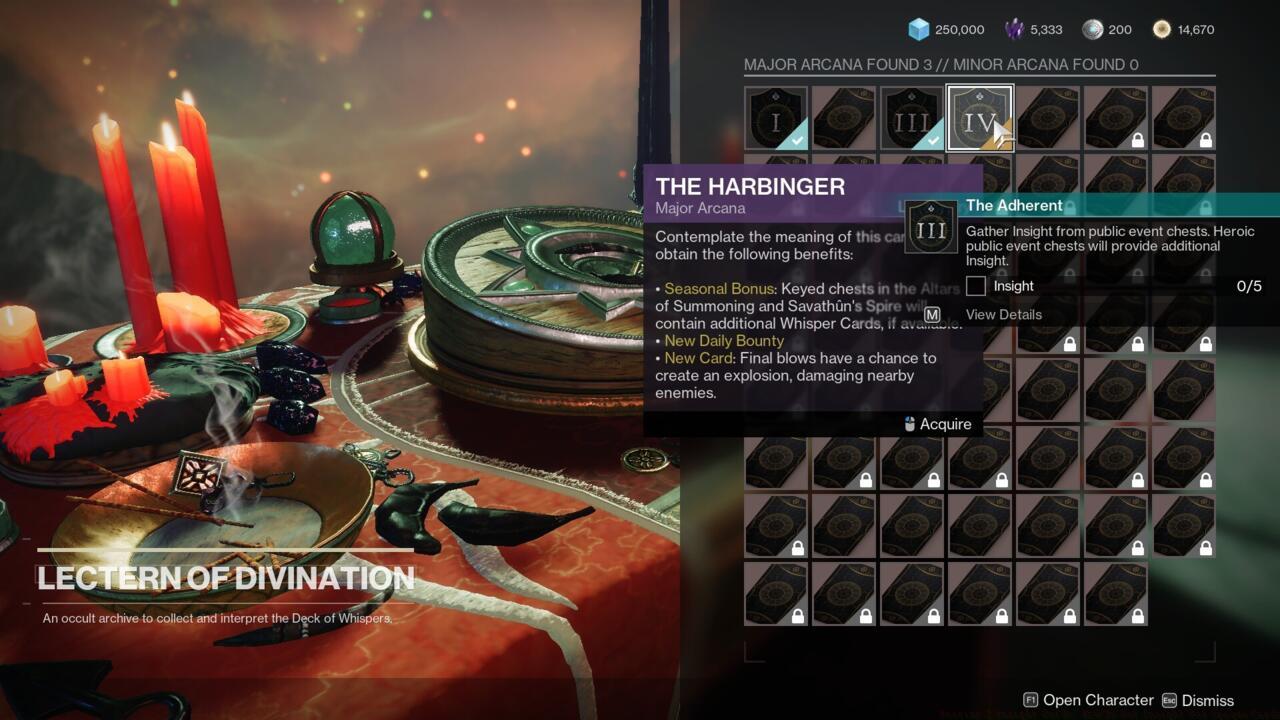Select Major Arcana card III
Screen dimensions: 1280x720
click(912, 117)
